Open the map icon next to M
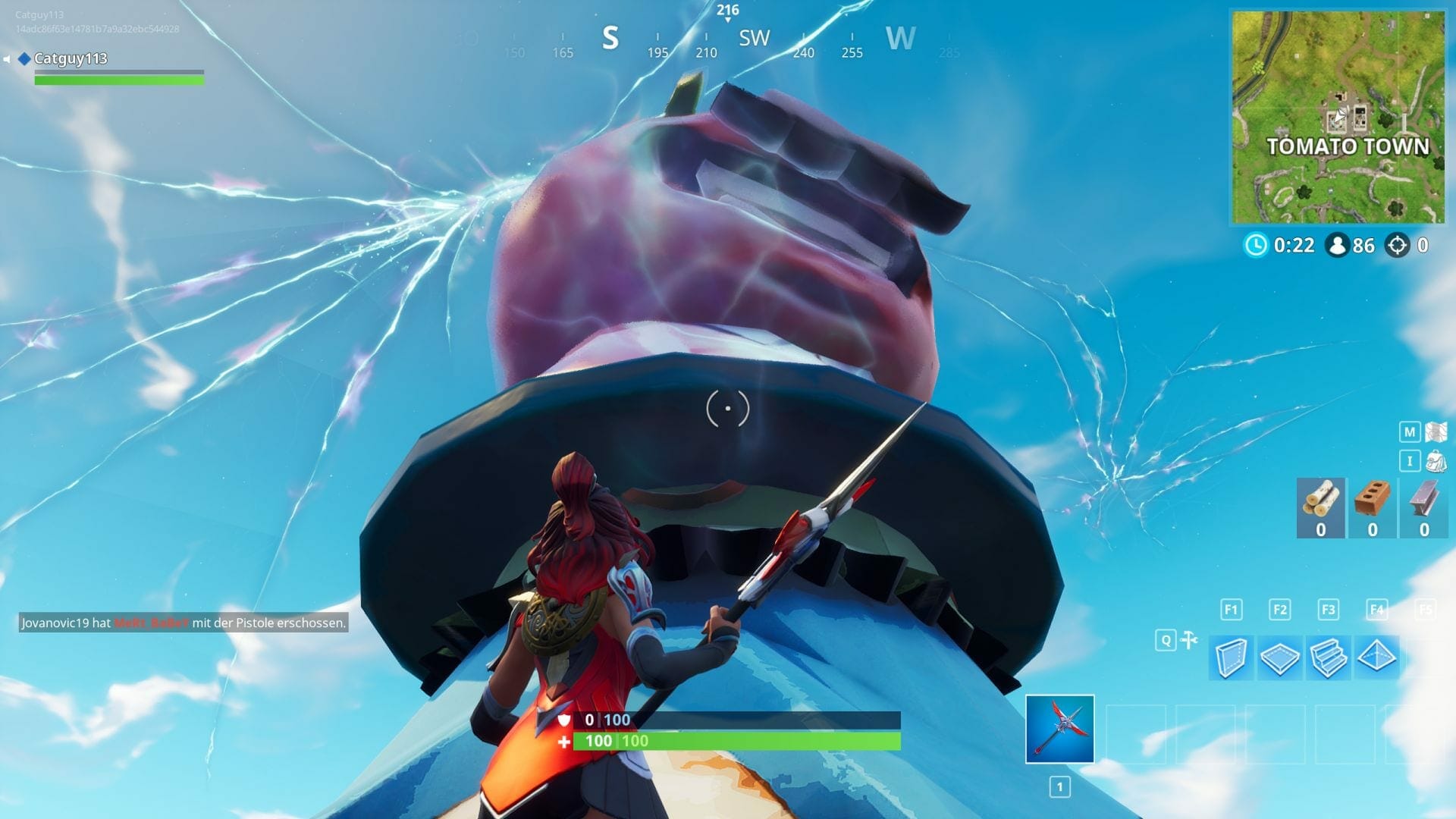Viewport: 1456px width, 819px height. [1436, 431]
